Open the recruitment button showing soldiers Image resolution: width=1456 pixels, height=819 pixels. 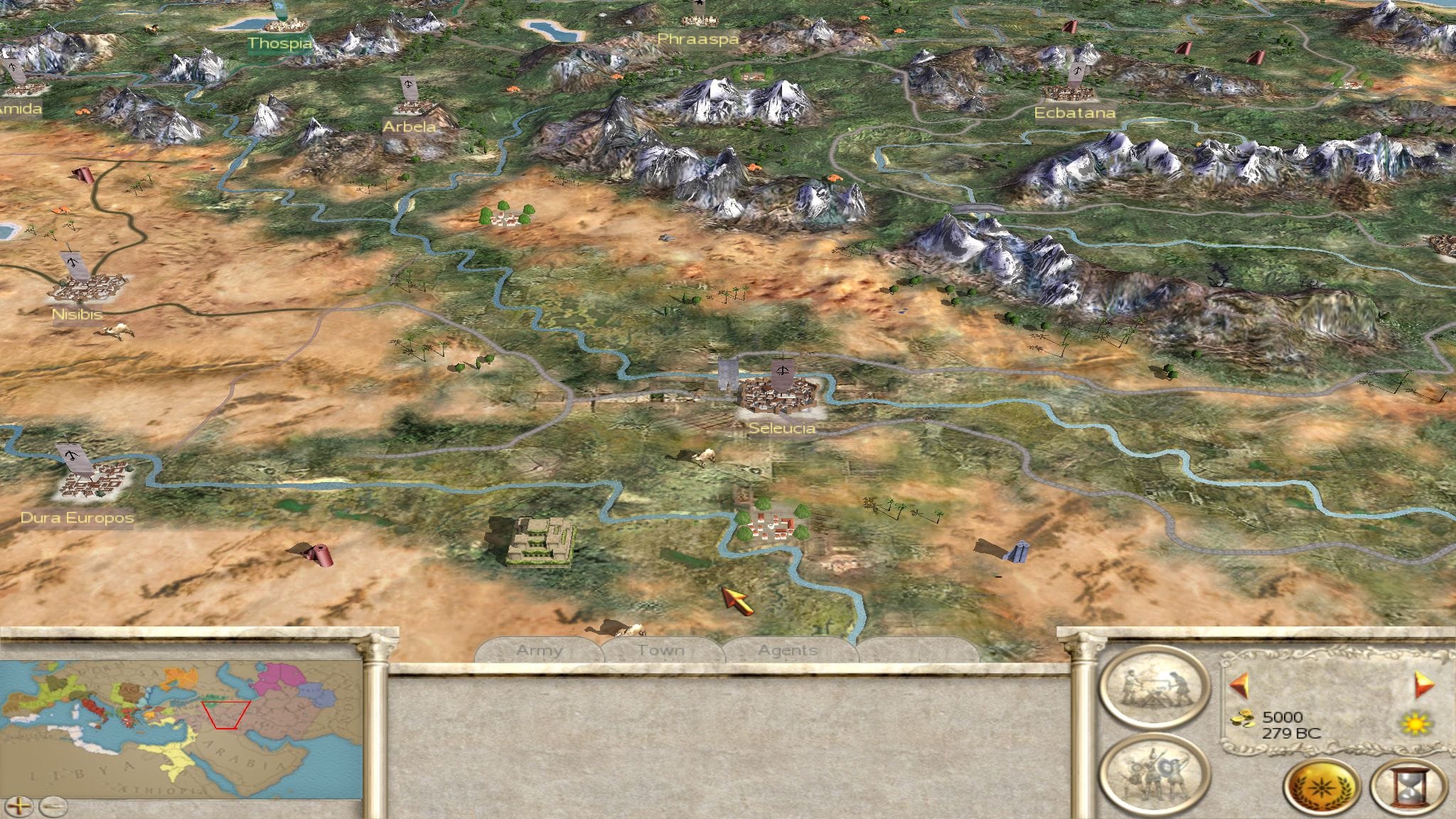(x=1154, y=773)
